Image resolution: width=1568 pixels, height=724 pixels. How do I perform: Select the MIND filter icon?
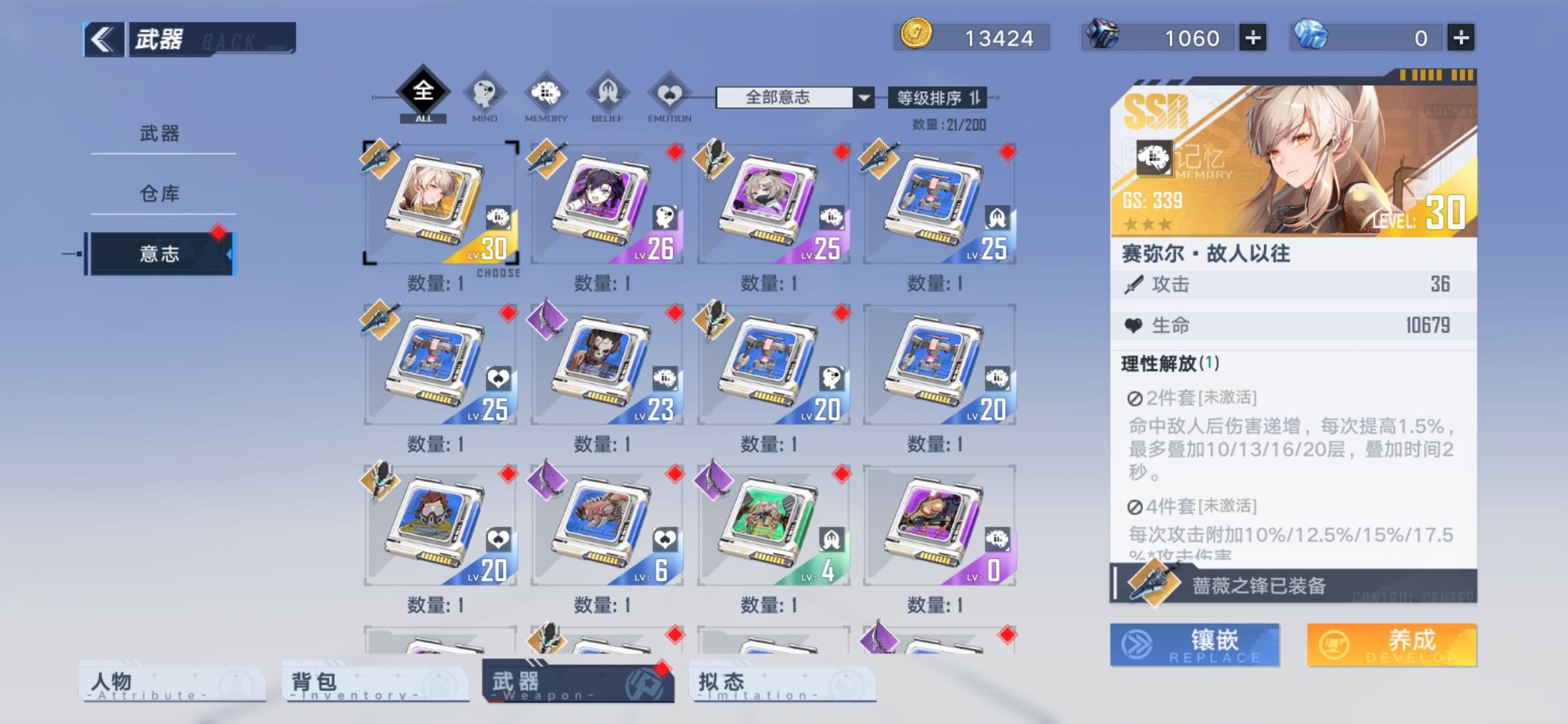click(485, 96)
